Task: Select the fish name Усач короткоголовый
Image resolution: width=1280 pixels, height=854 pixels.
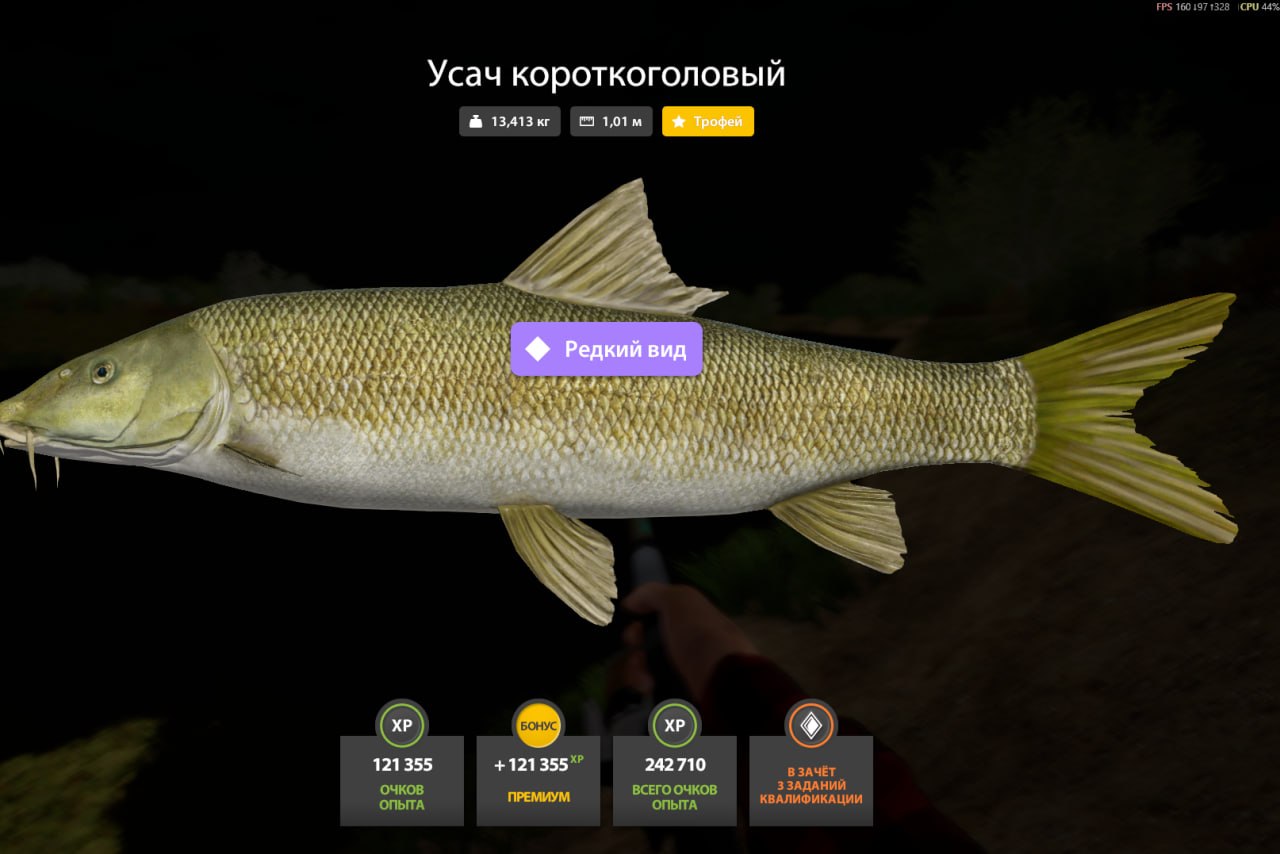Action: [x=606, y=74]
